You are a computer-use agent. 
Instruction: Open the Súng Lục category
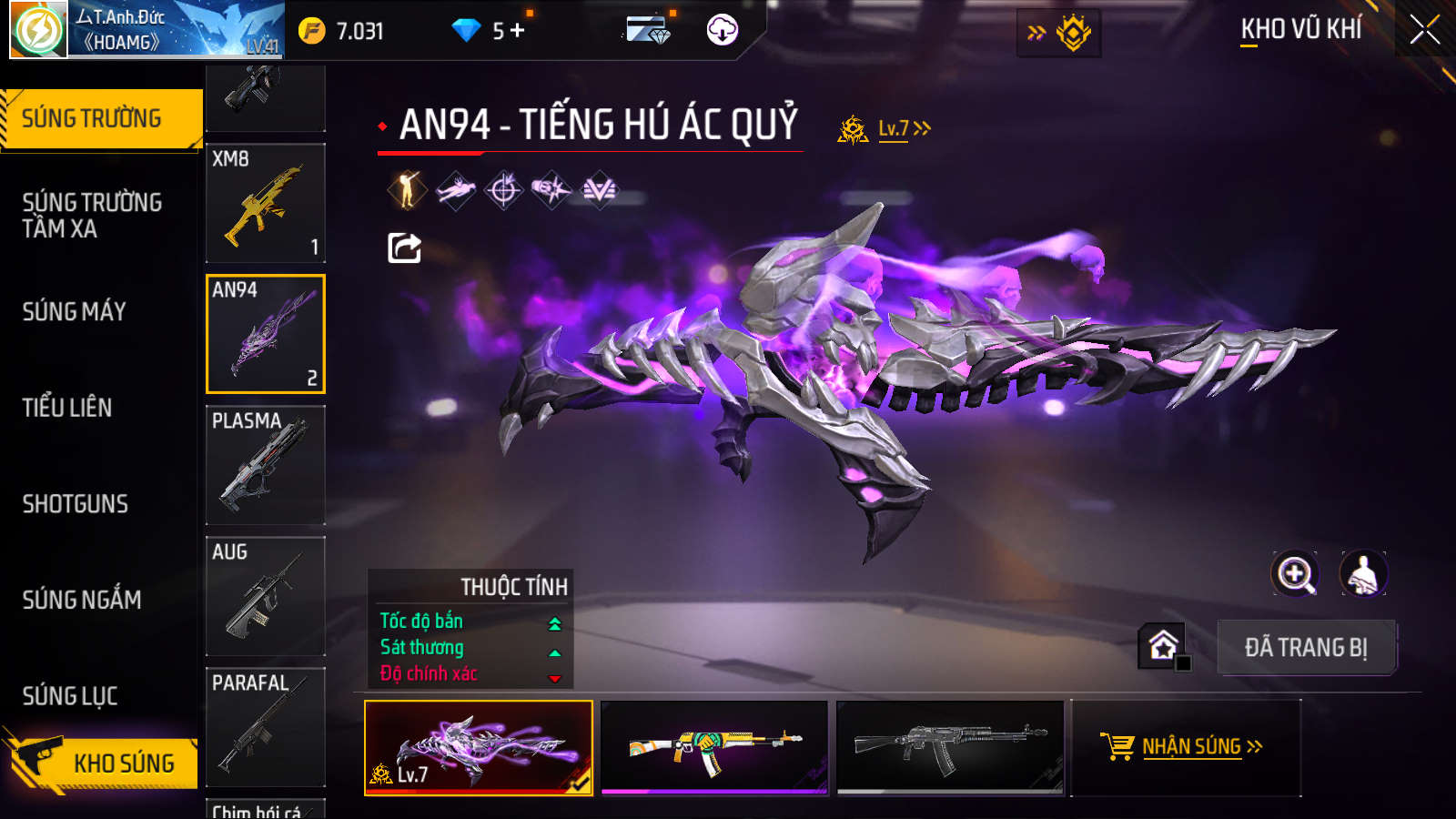click(70, 696)
